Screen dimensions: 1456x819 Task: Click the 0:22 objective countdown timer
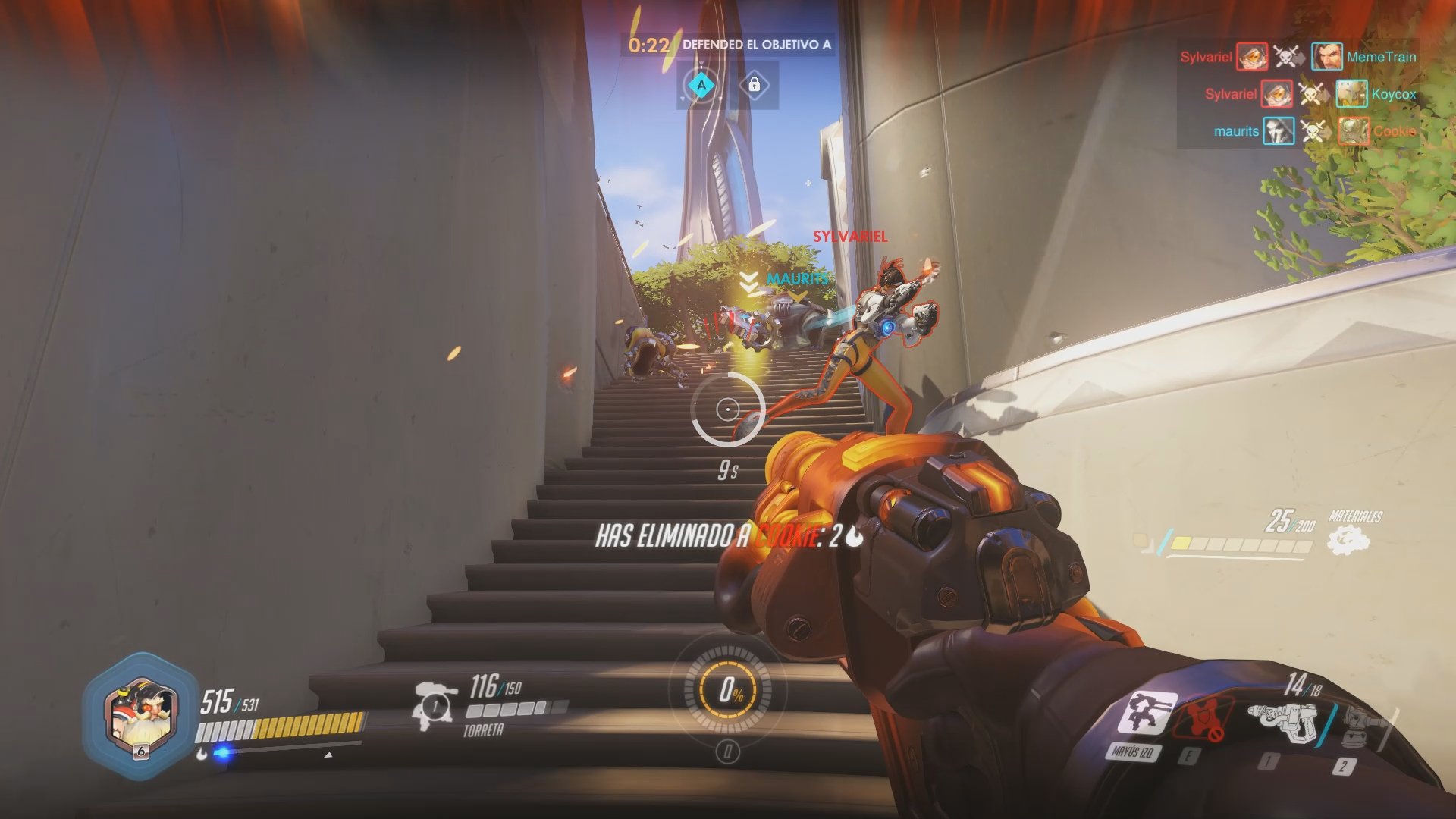648,45
